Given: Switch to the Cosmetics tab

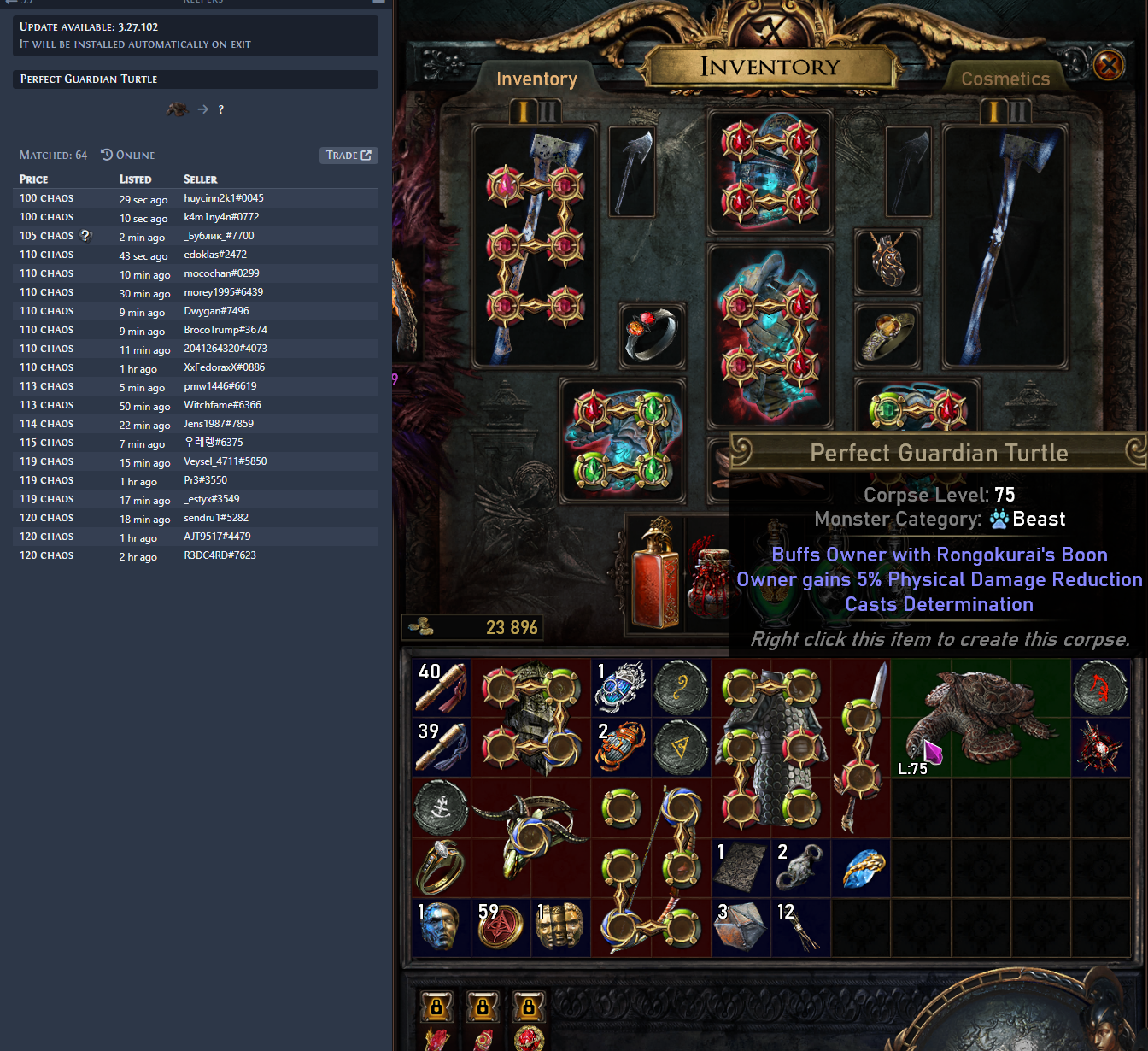Looking at the screenshot, I should pos(1005,79).
